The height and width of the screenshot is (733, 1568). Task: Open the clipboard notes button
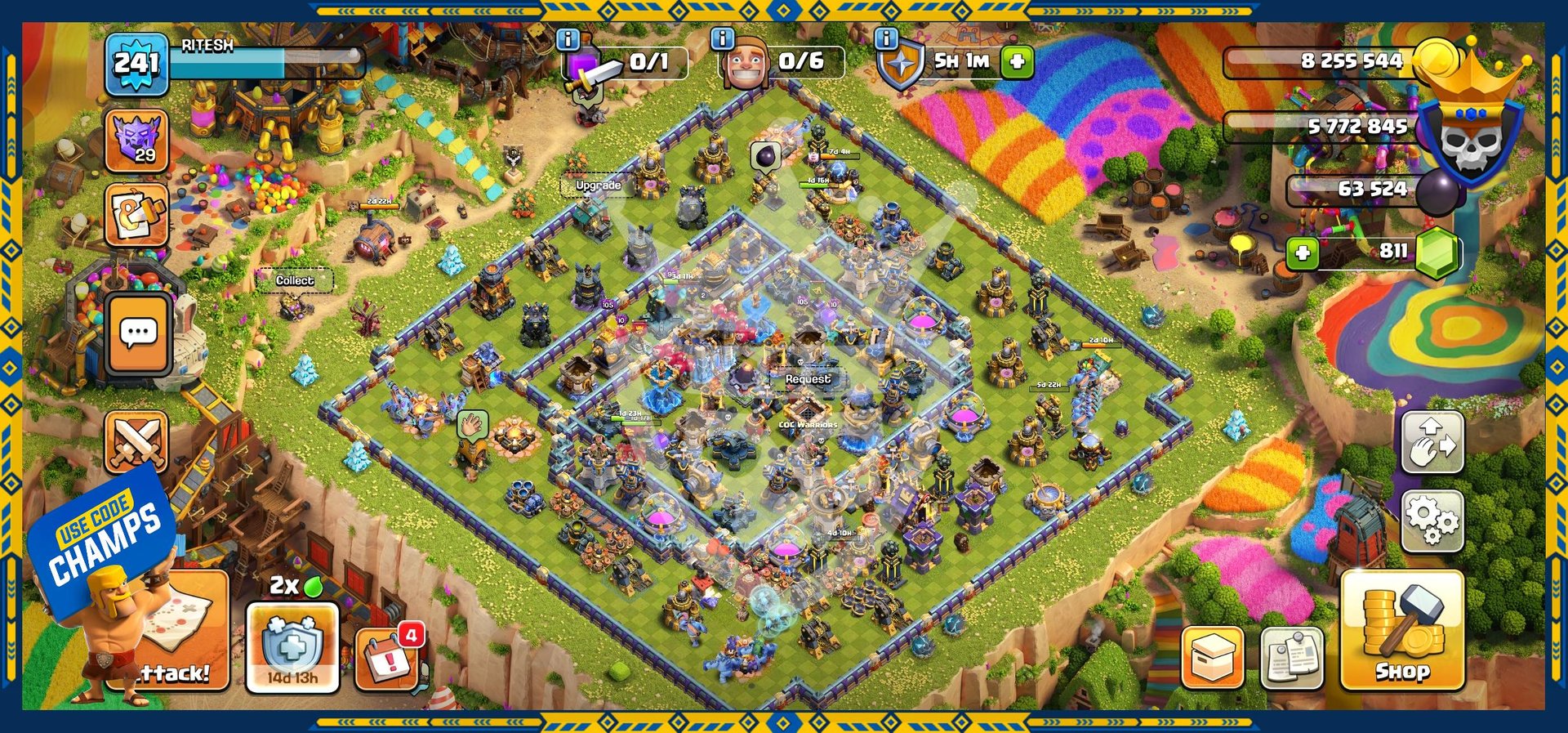tap(1292, 658)
